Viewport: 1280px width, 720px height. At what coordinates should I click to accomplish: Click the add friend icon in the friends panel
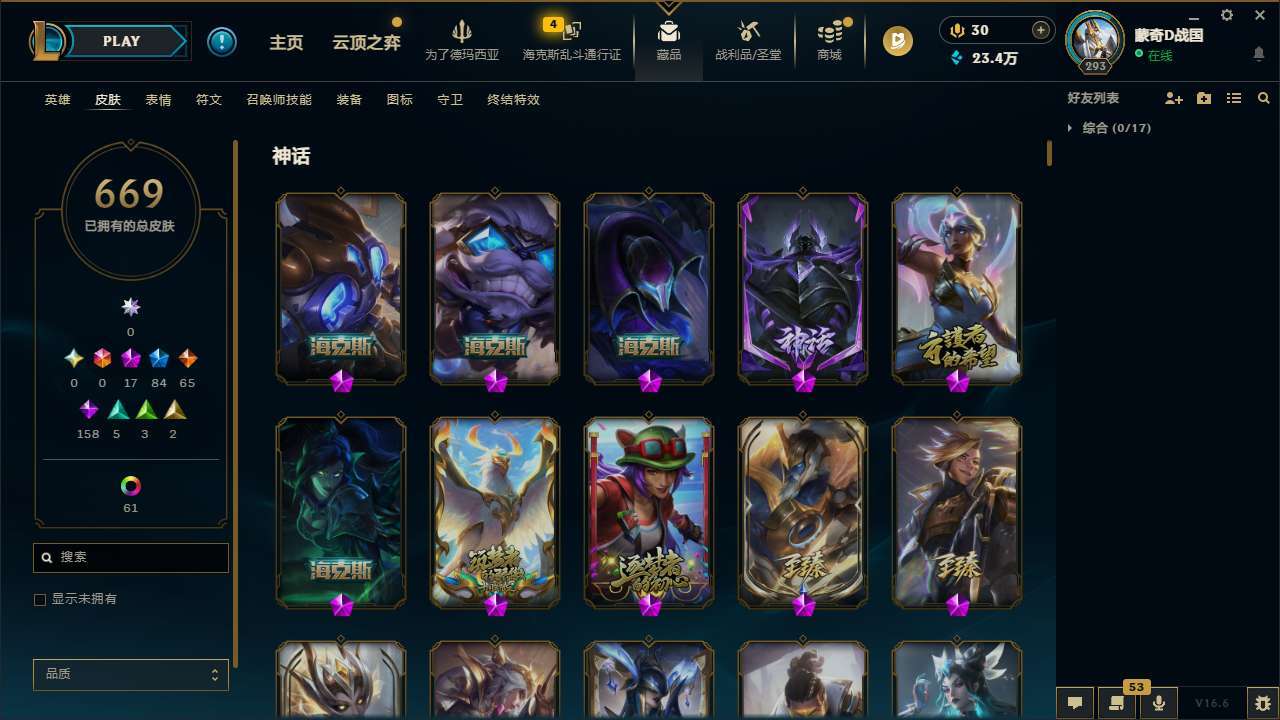point(1171,98)
